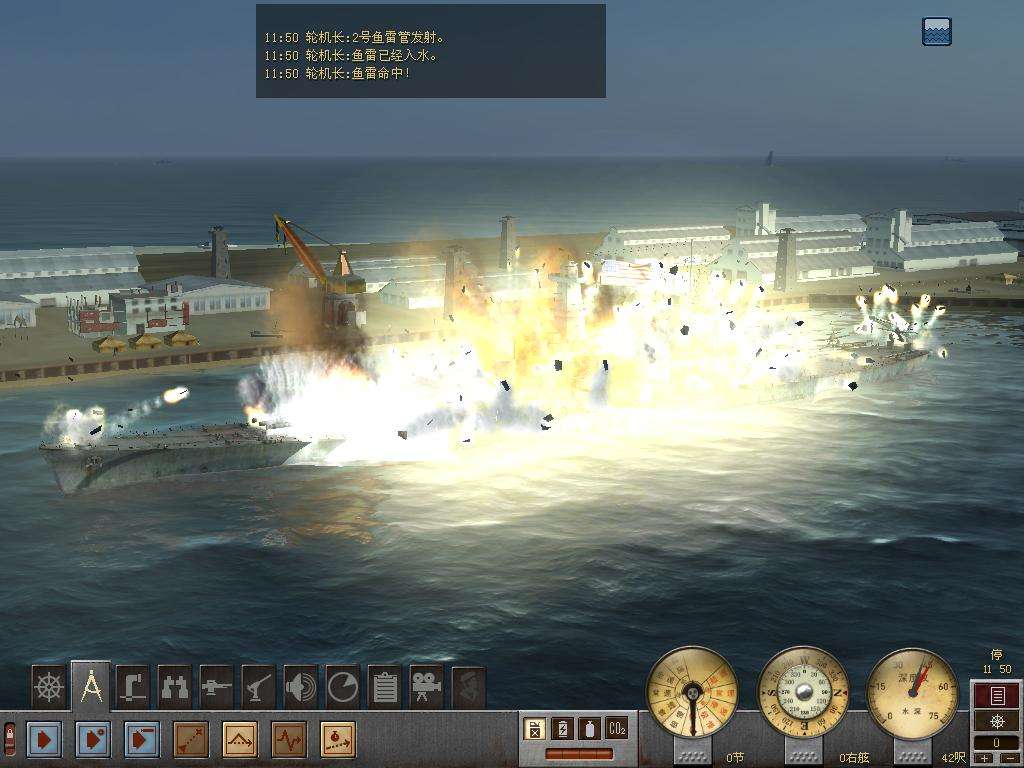Open the sonar hydrophone station
The image size is (1024, 768).
pyautogui.click(x=300, y=687)
